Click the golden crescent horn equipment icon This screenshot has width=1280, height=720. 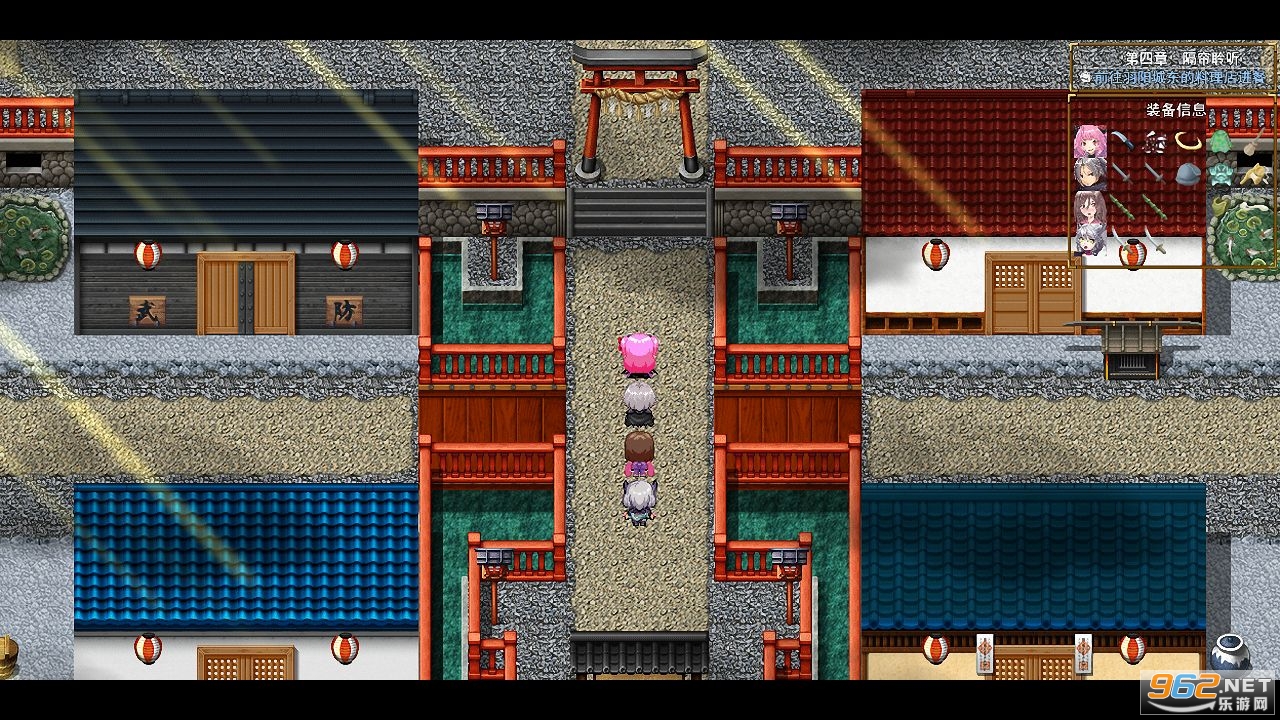pos(1187,141)
